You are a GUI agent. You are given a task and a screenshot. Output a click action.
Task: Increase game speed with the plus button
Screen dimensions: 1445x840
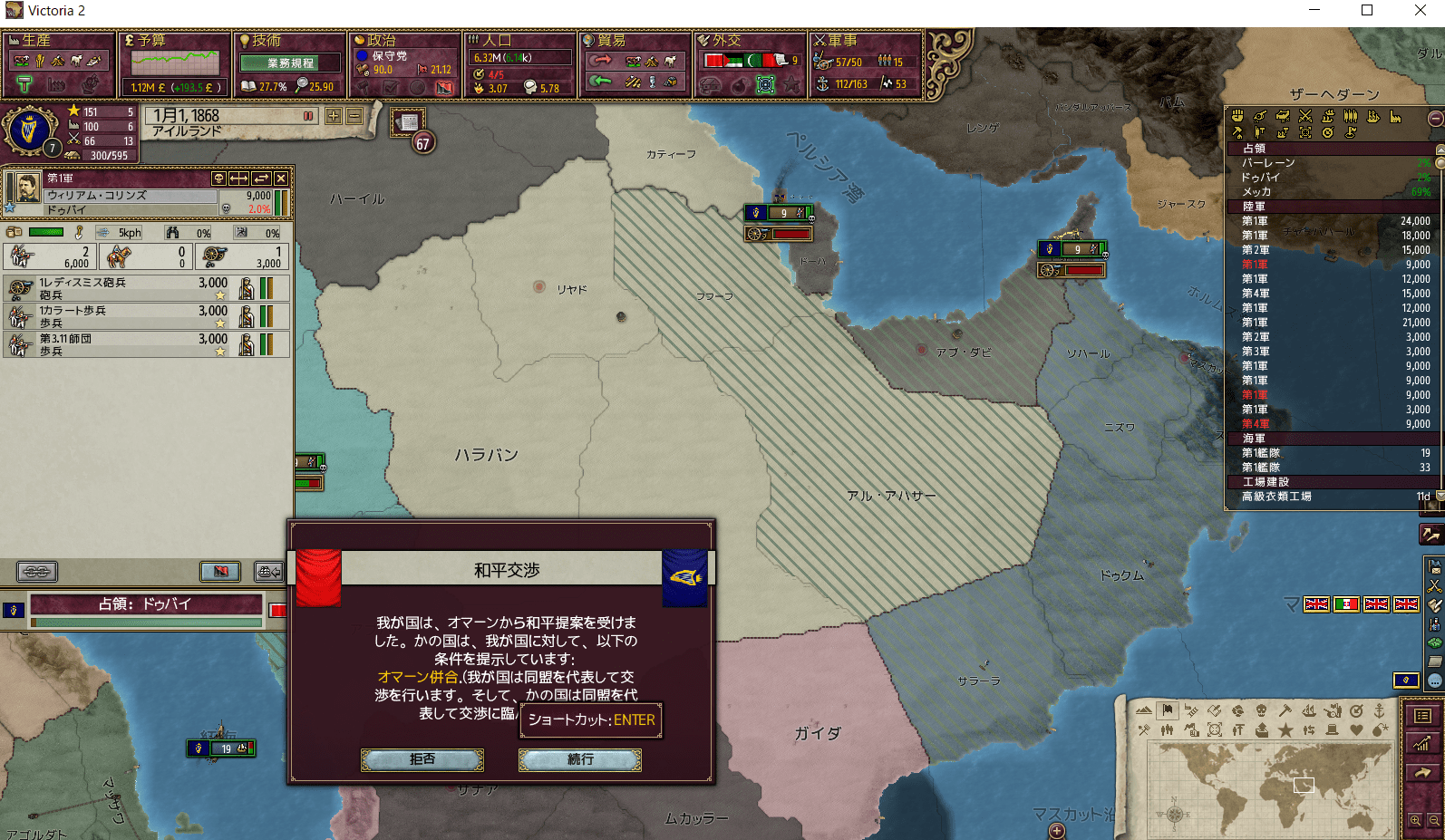[x=335, y=116]
